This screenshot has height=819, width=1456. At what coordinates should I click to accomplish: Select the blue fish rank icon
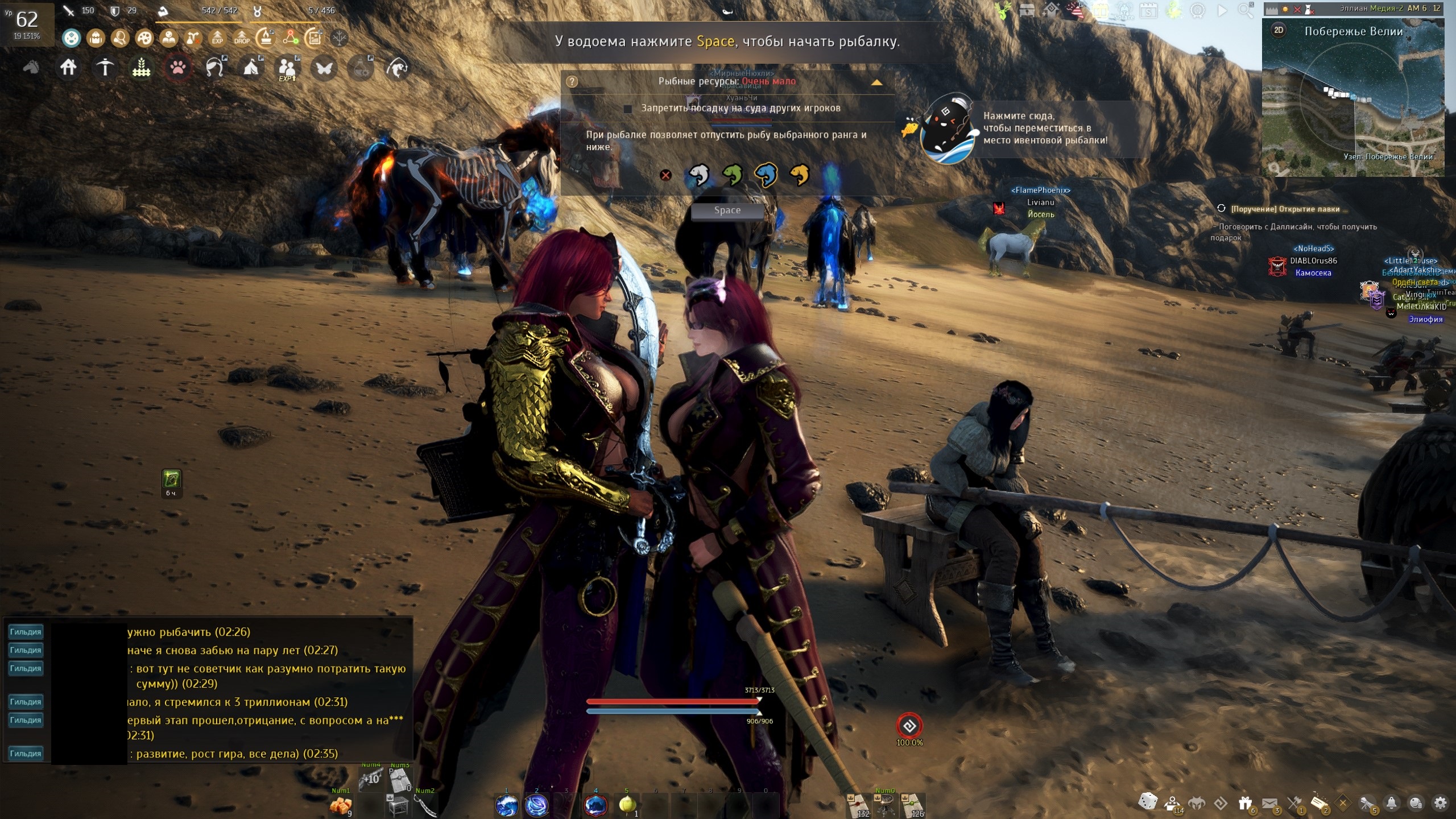pyautogui.click(x=766, y=175)
